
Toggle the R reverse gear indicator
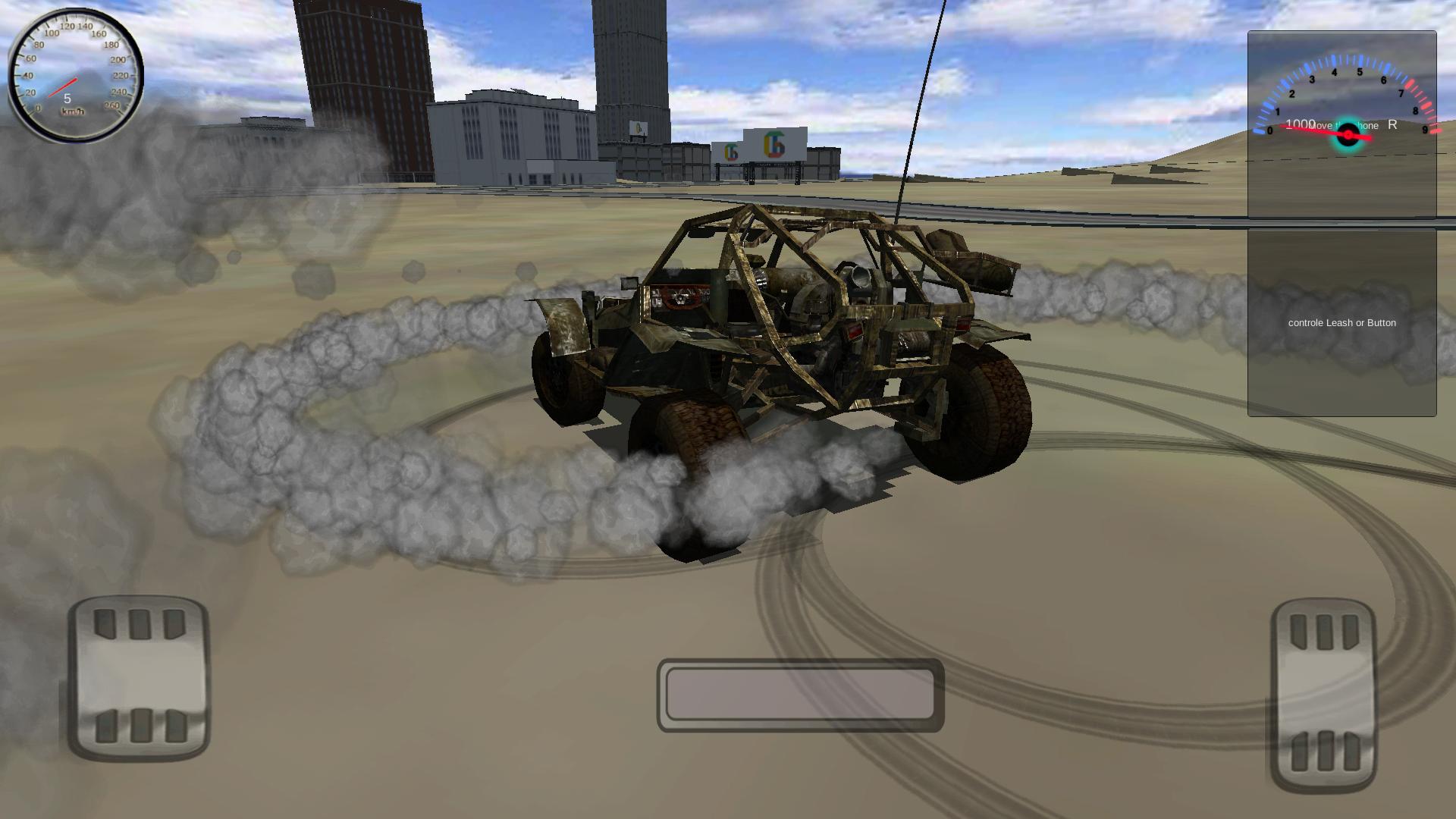[1392, 124]
